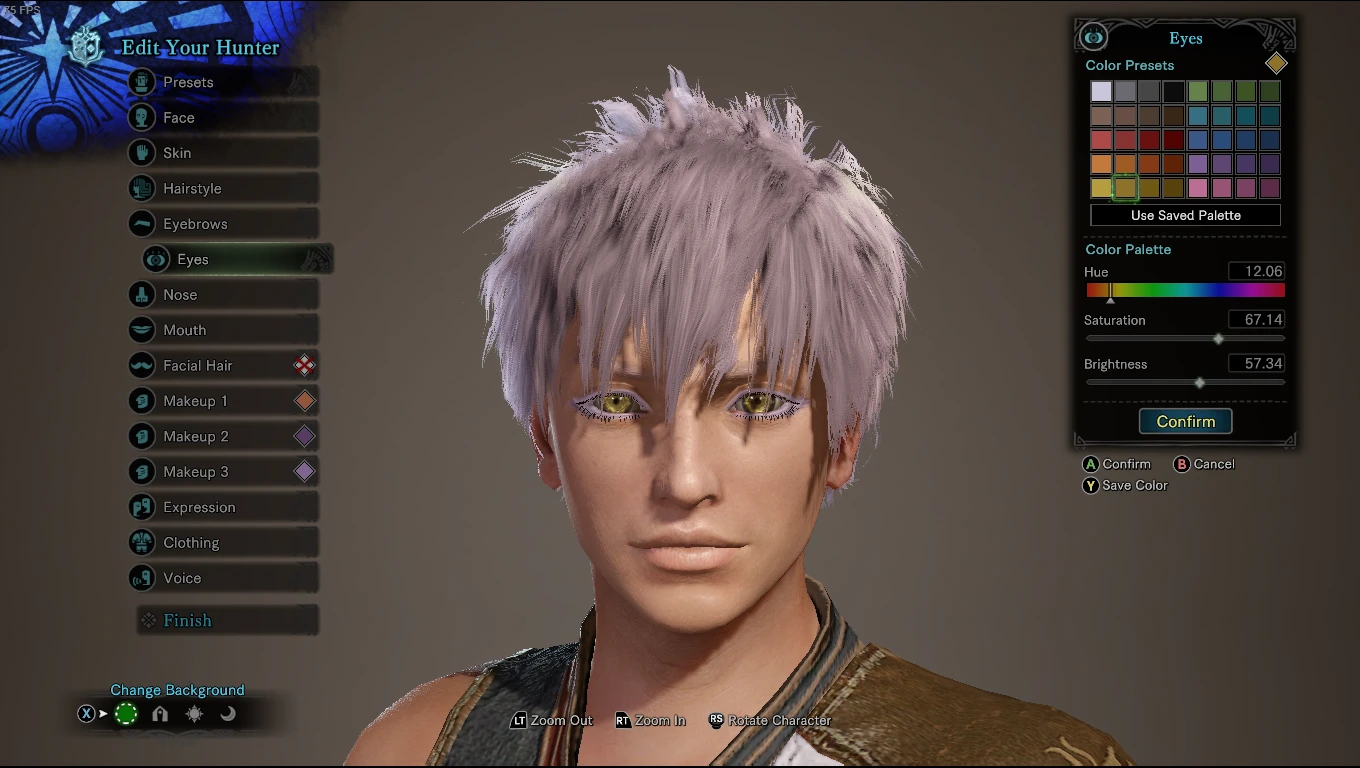Expand the Eyes menu entry arrow
Viewport: 1360px width, 768px height.
click(316, 259)
